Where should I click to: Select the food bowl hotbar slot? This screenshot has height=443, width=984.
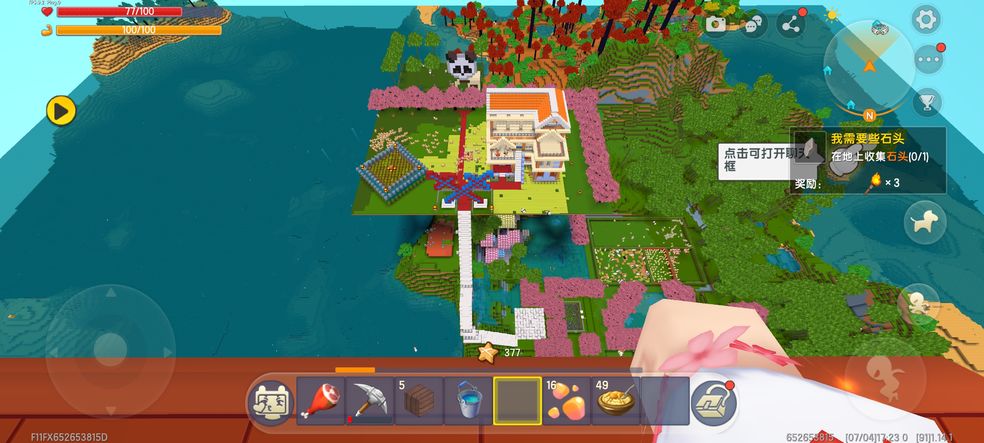(x=615, y=401)
